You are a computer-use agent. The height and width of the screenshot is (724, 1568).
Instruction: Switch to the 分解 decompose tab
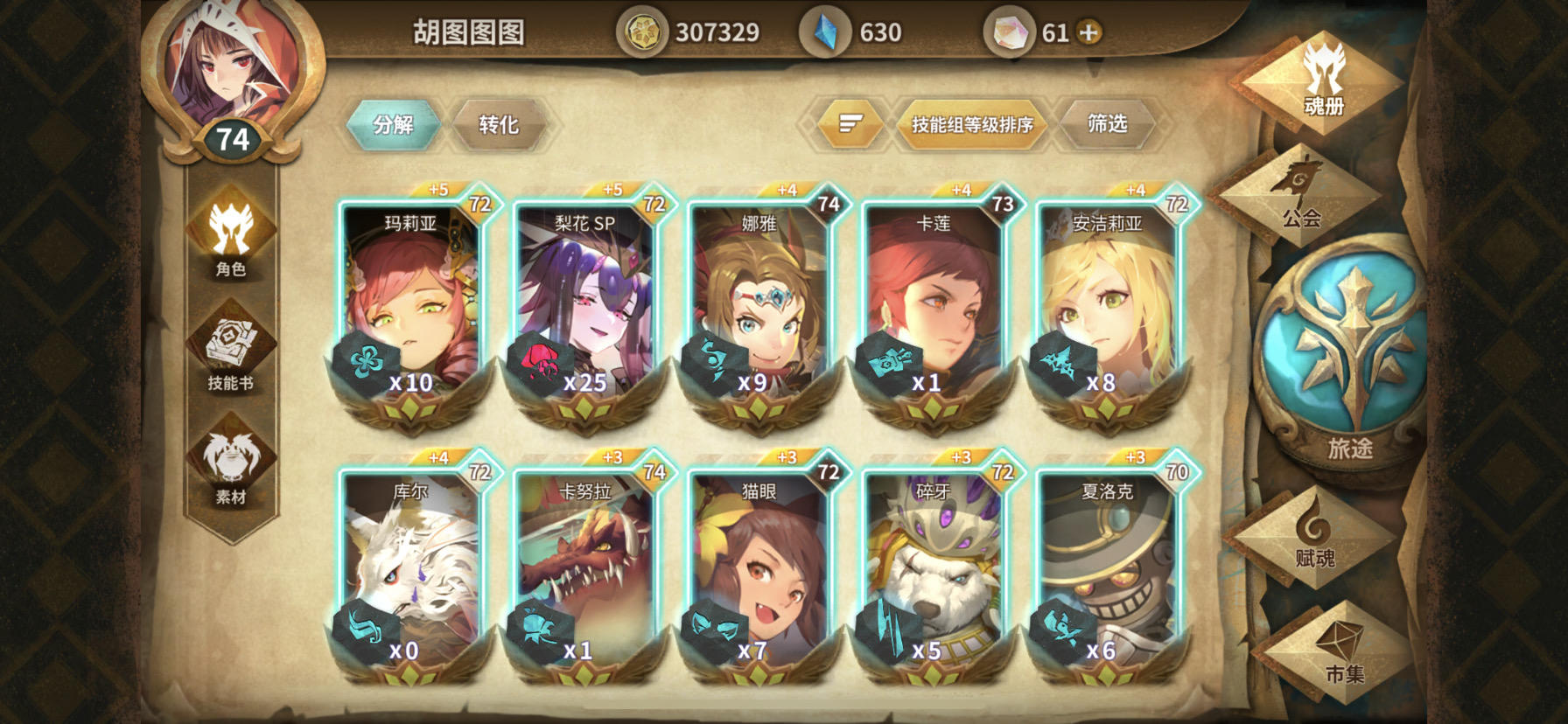[x=393, y=124]
